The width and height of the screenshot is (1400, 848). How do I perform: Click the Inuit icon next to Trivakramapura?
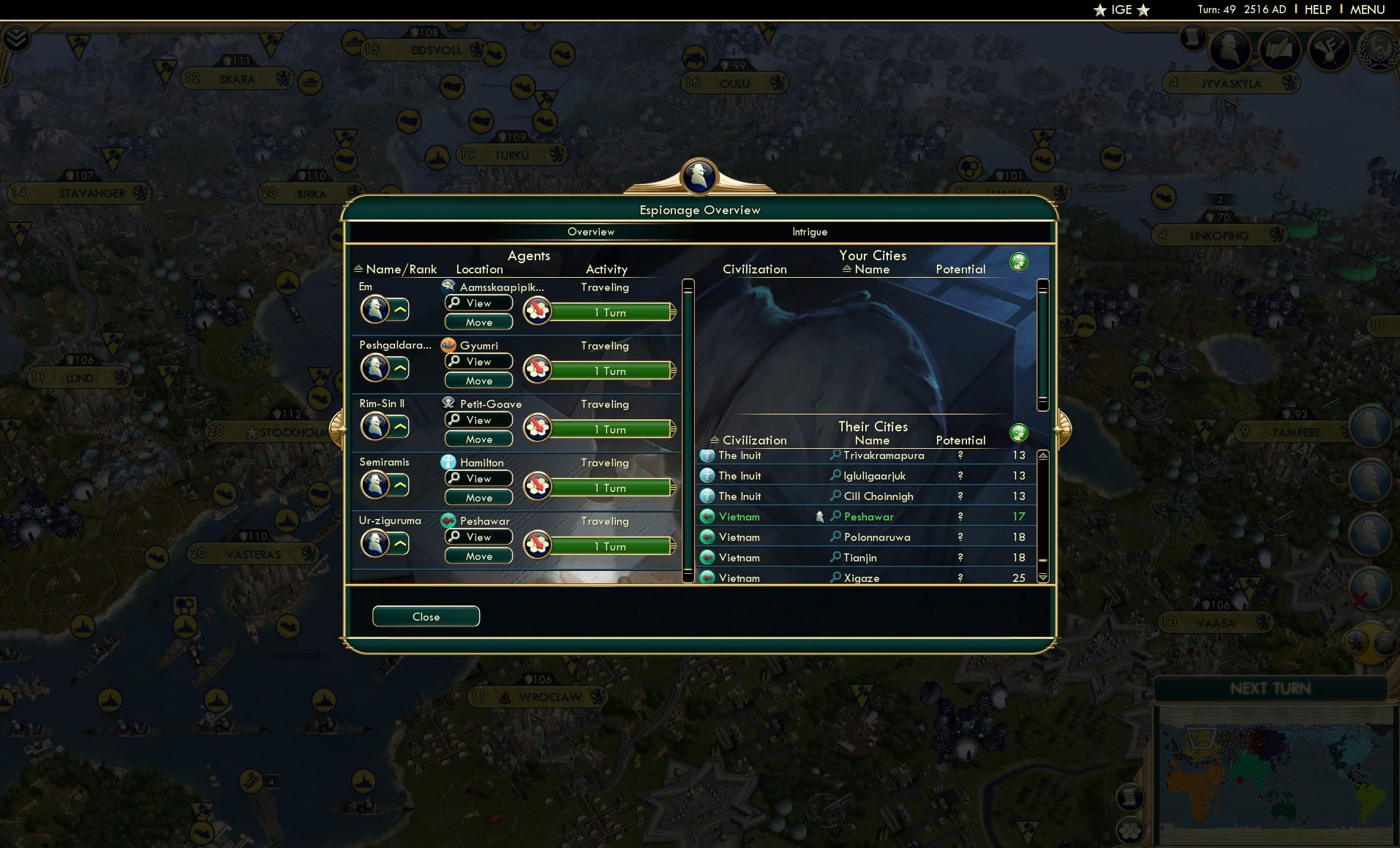(x=707, y=455)
